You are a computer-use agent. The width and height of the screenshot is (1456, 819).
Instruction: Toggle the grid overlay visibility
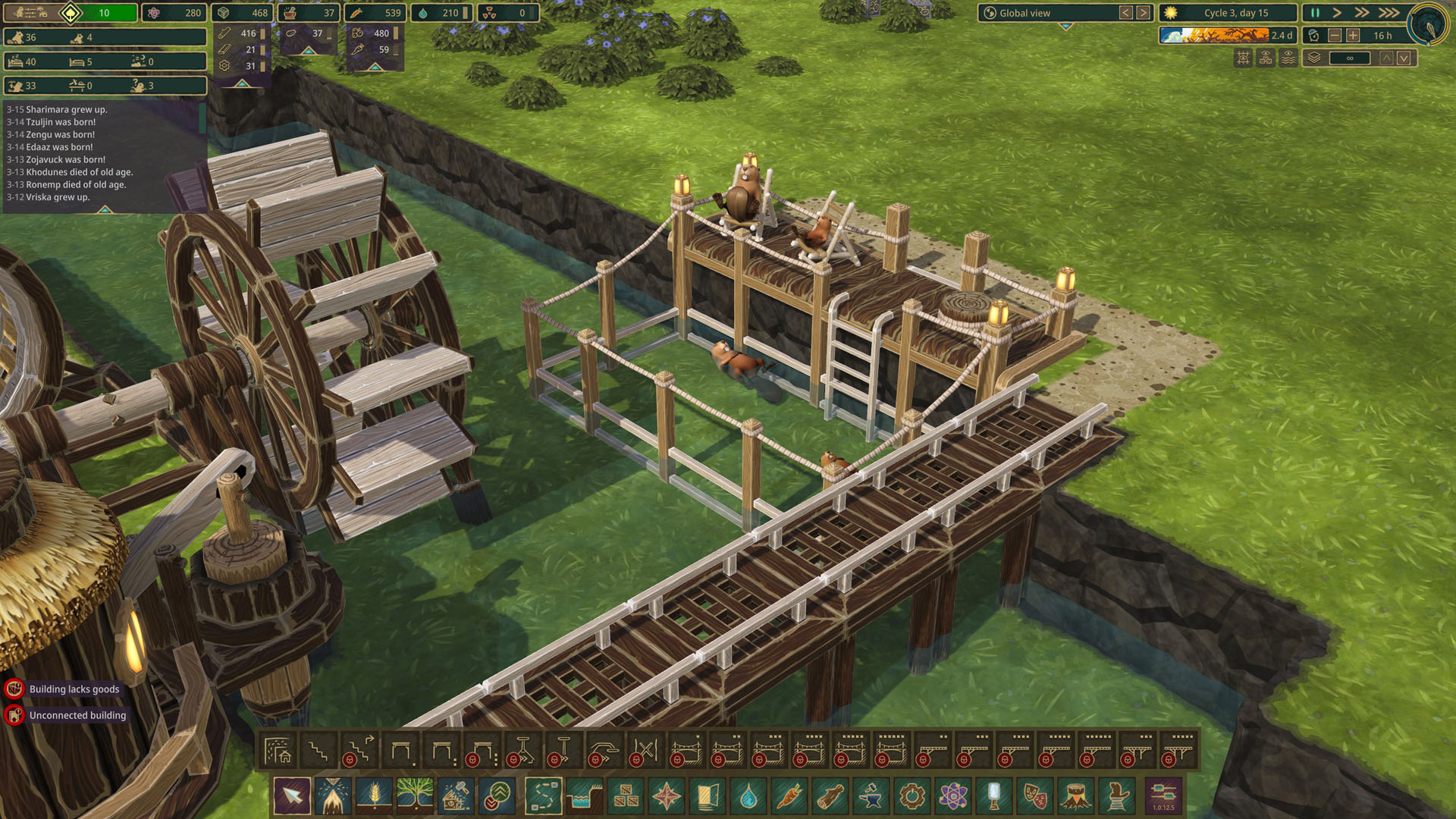pyautogui.click(x=1244, y=58)
